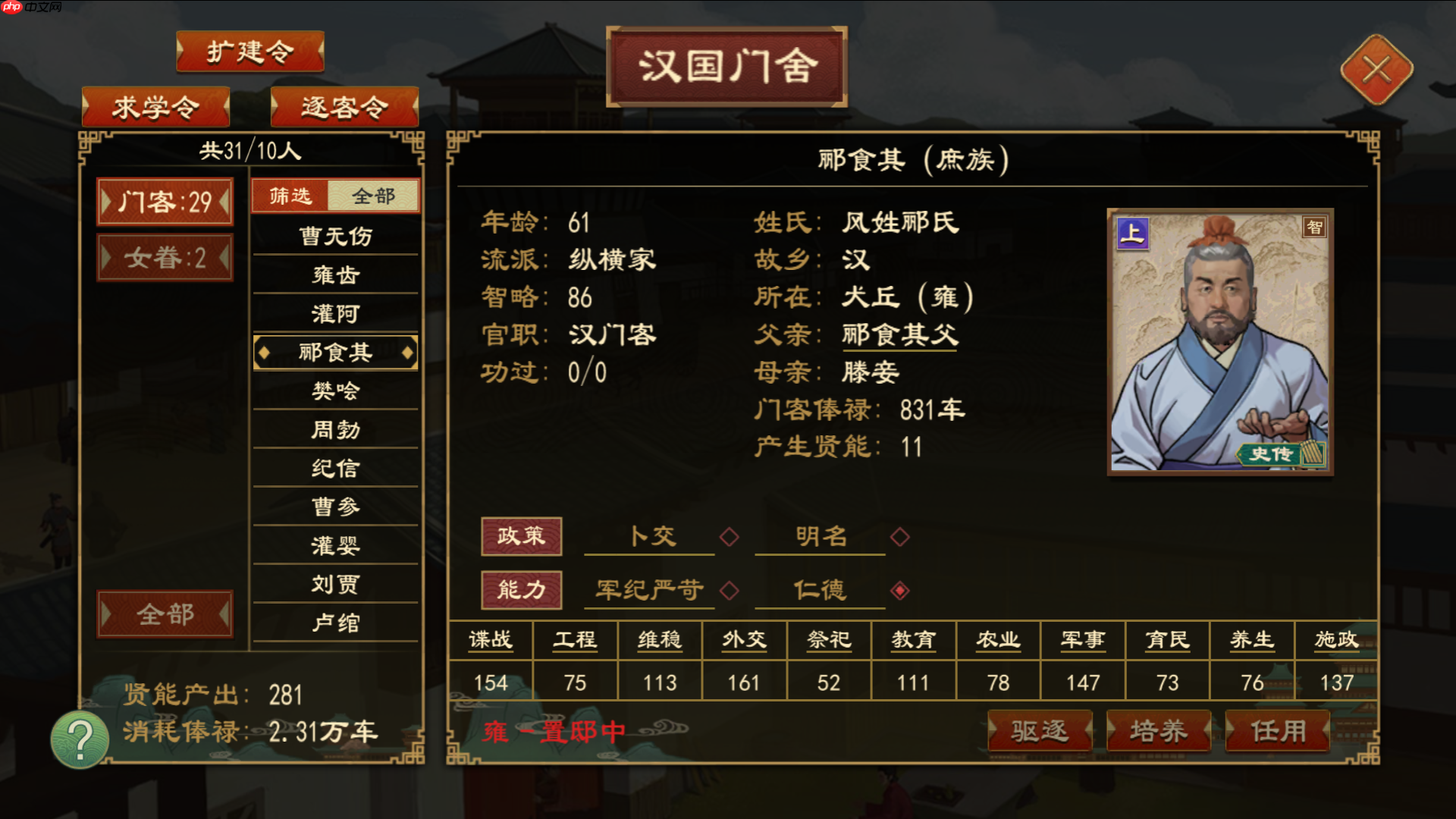Expand the 全部 category at bottom left

(165, 612)
